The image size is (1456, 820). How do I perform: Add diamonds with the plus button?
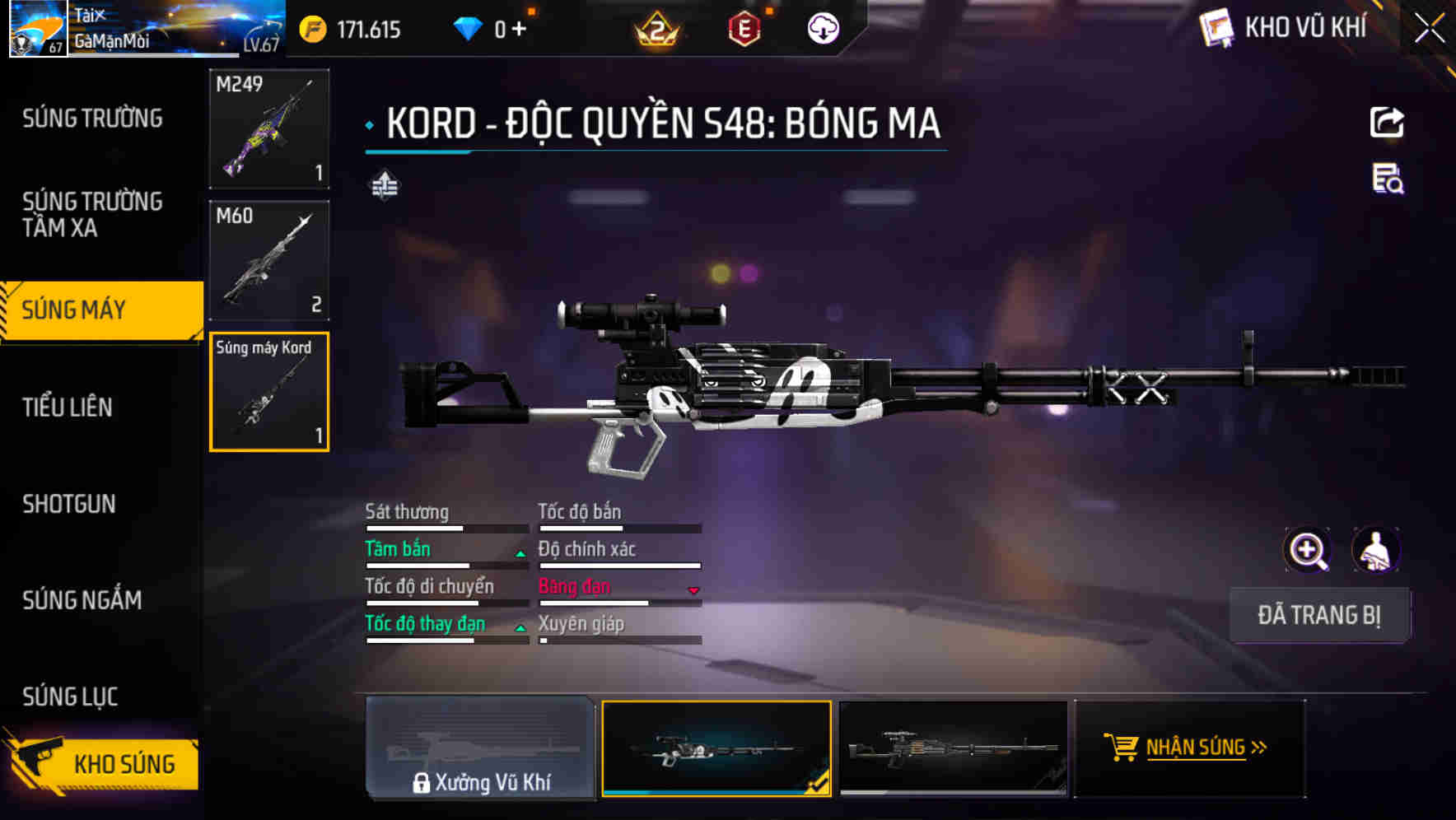(519, 30)
